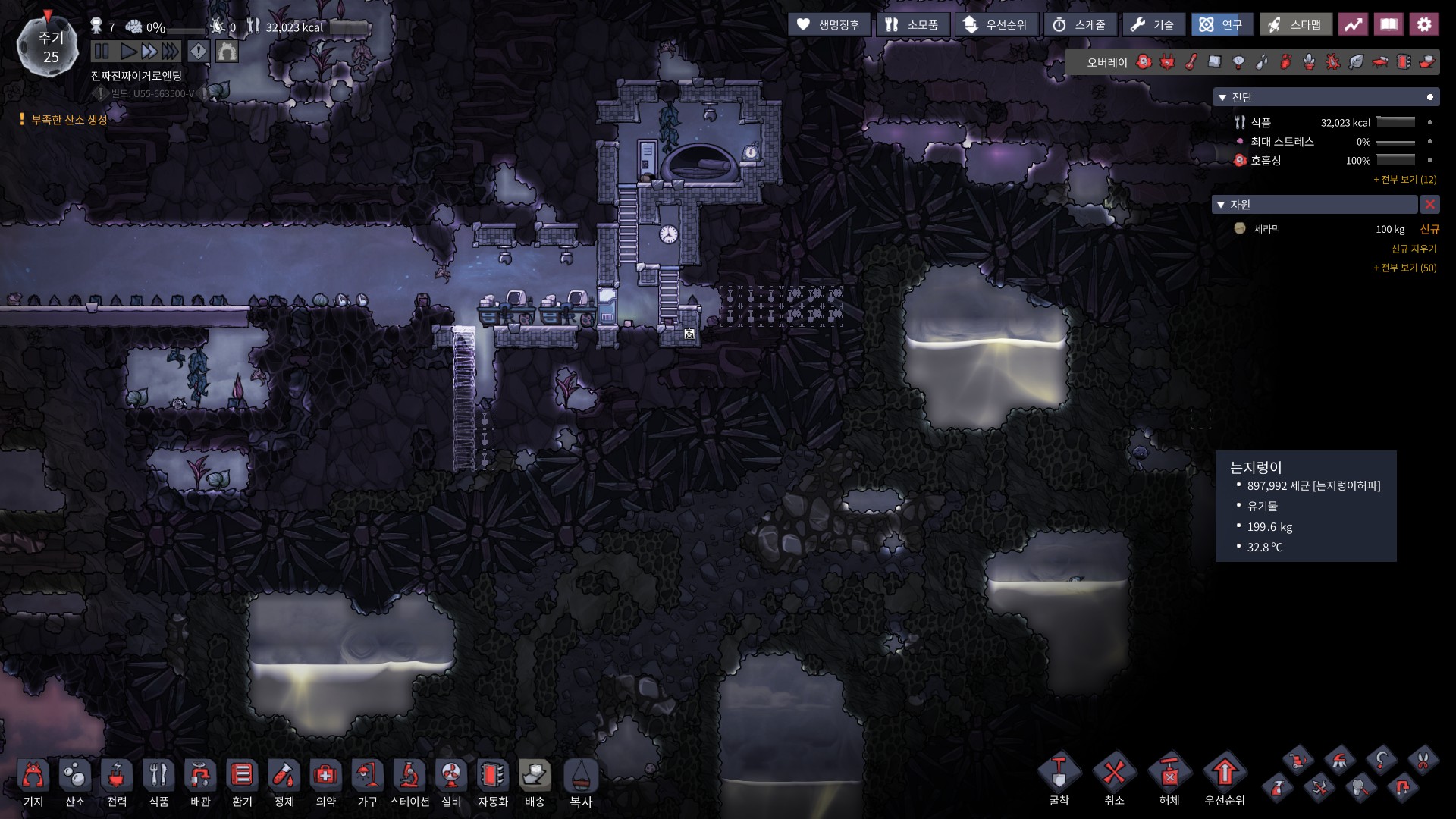Viewport: 1456px width, 819px height.
Task: Open the 스타맵 starmap menu
Action: coord(1296,25)
